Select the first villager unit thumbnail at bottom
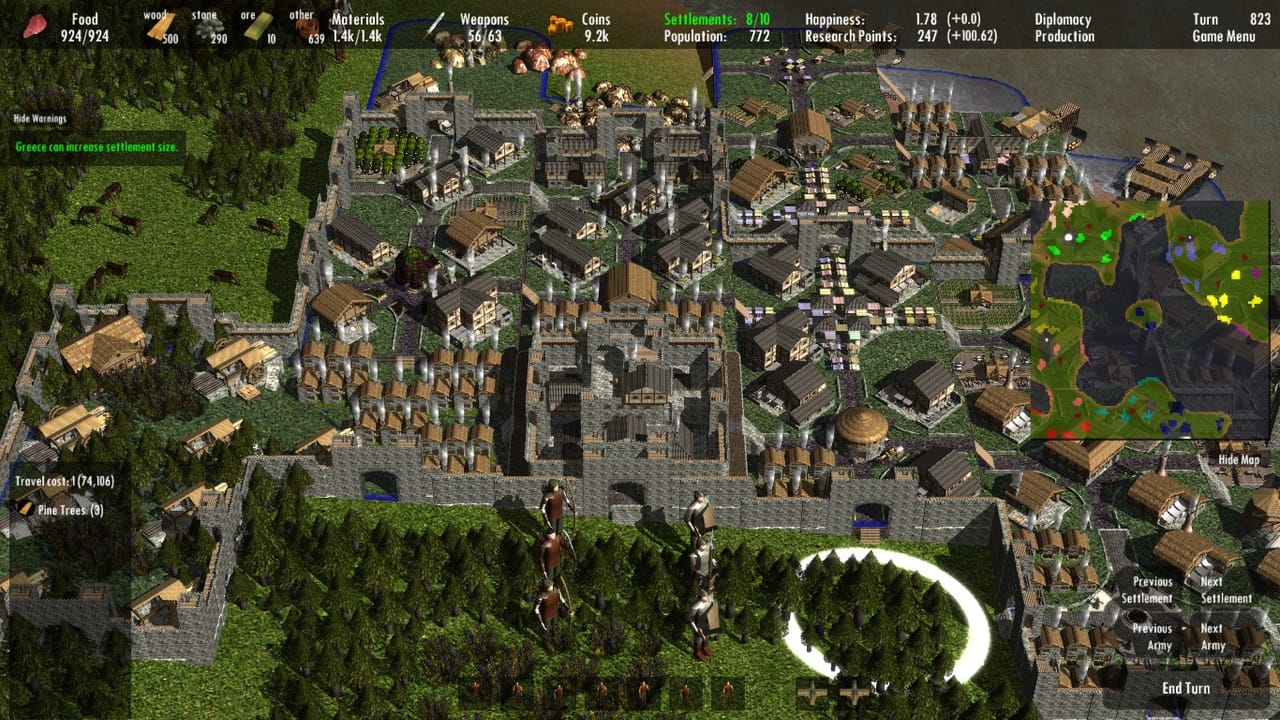 477,690
